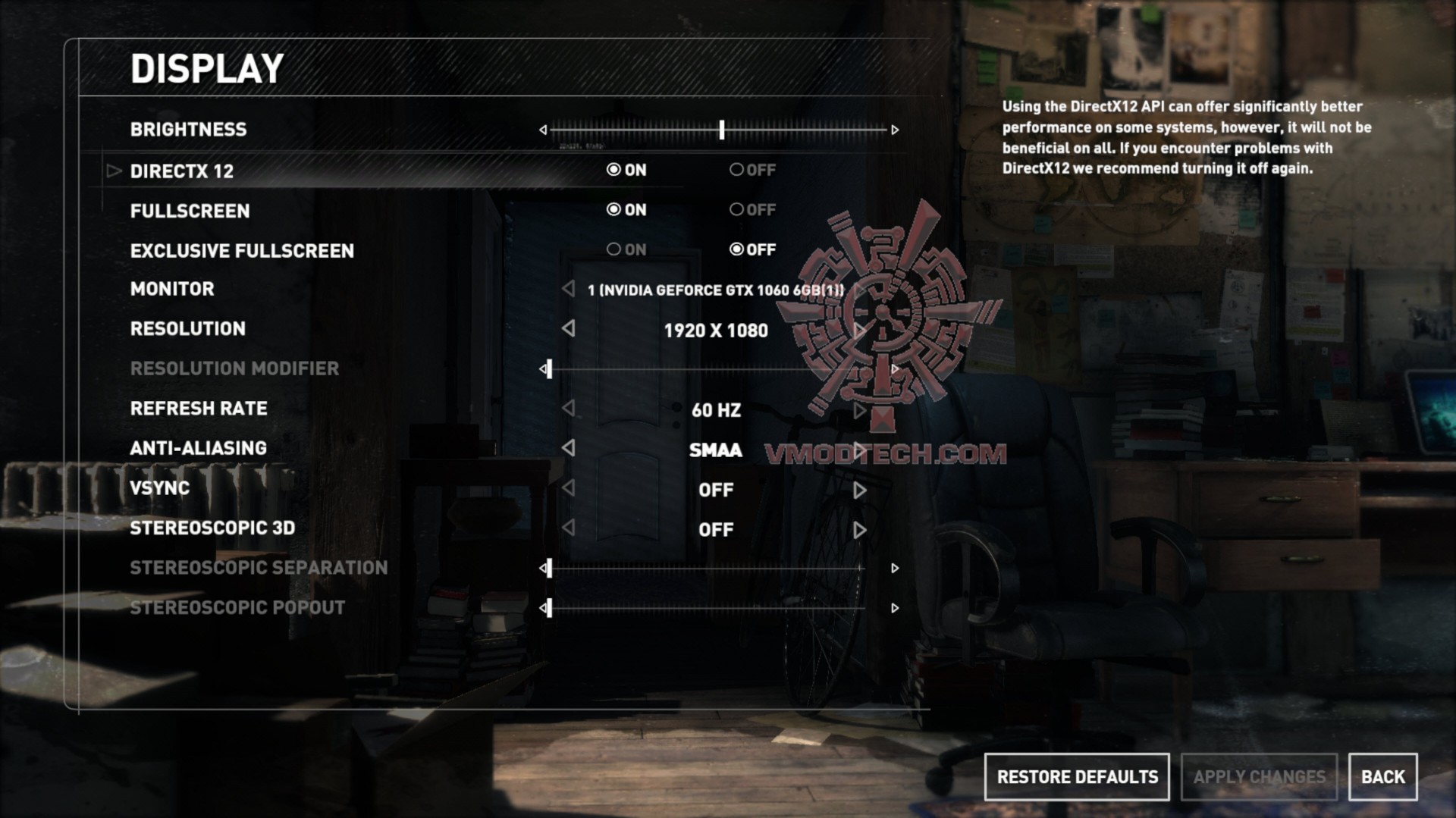The image size is (1456, 818).
Task: Select the Refresh Rate entry
Action: click(x=199, y=409)
